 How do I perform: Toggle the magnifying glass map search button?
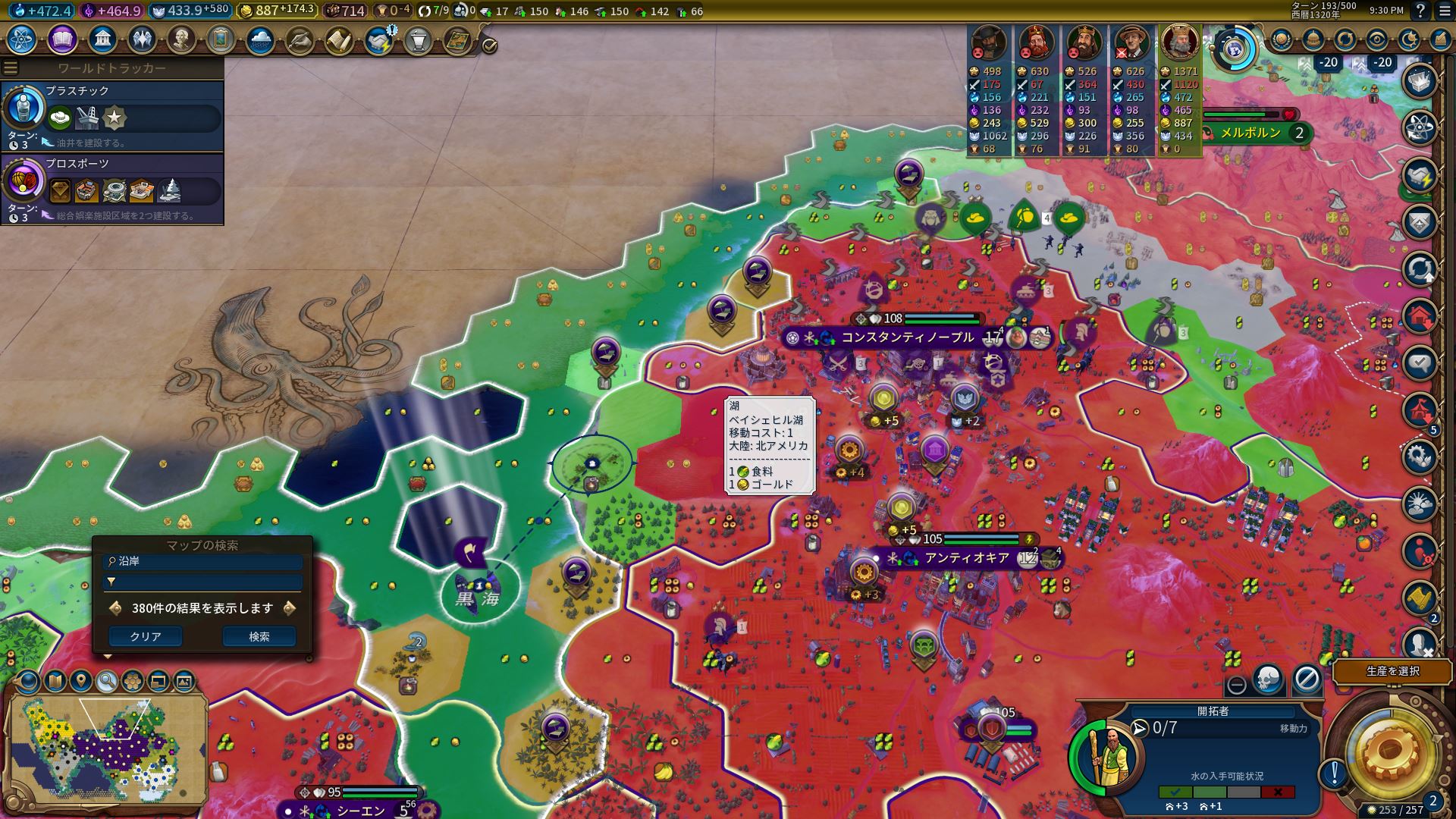[x=107, y=681]
